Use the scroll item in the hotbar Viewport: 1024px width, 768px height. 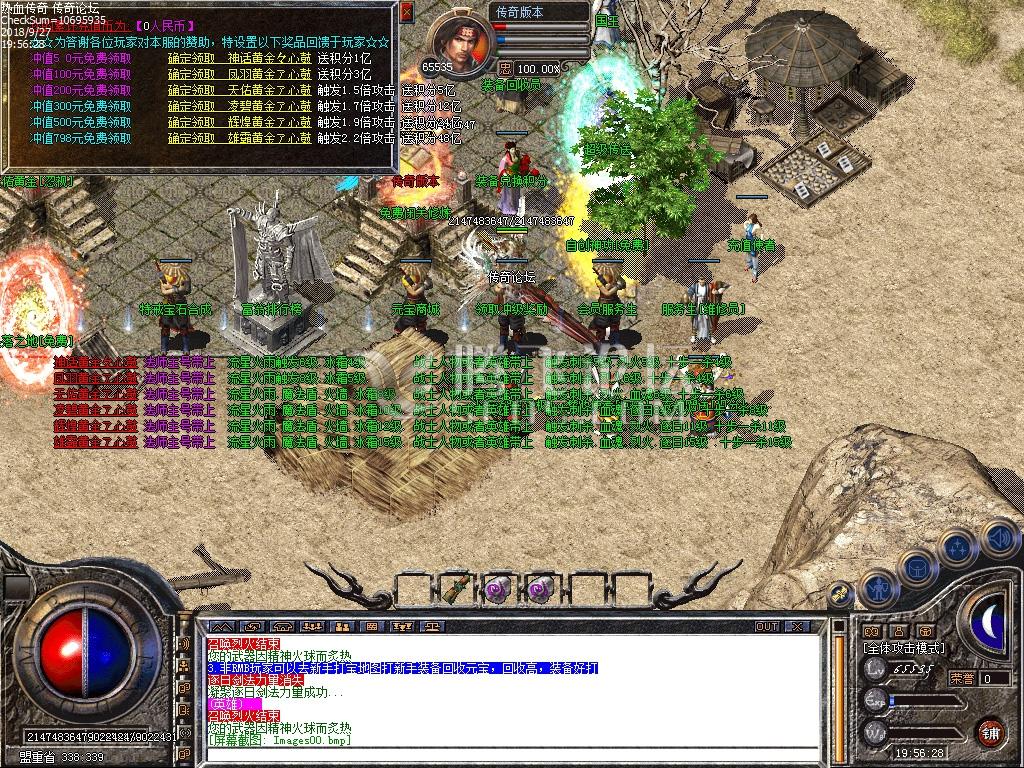pyautogui.click(x=458, y=589)
